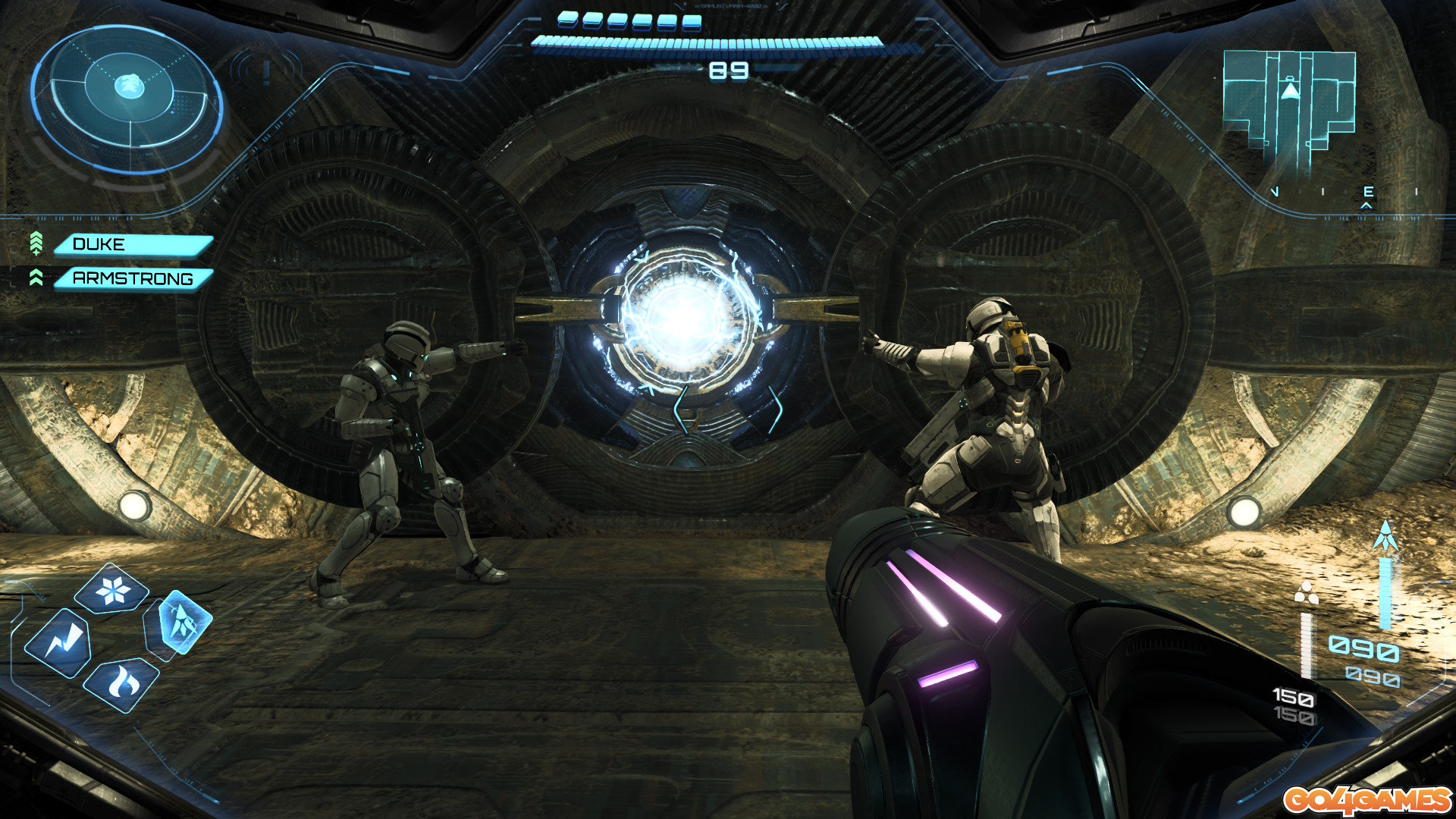Select the snowflake ice beam icon
This screenshot has height=819, width=1456.
coord(112,589)
